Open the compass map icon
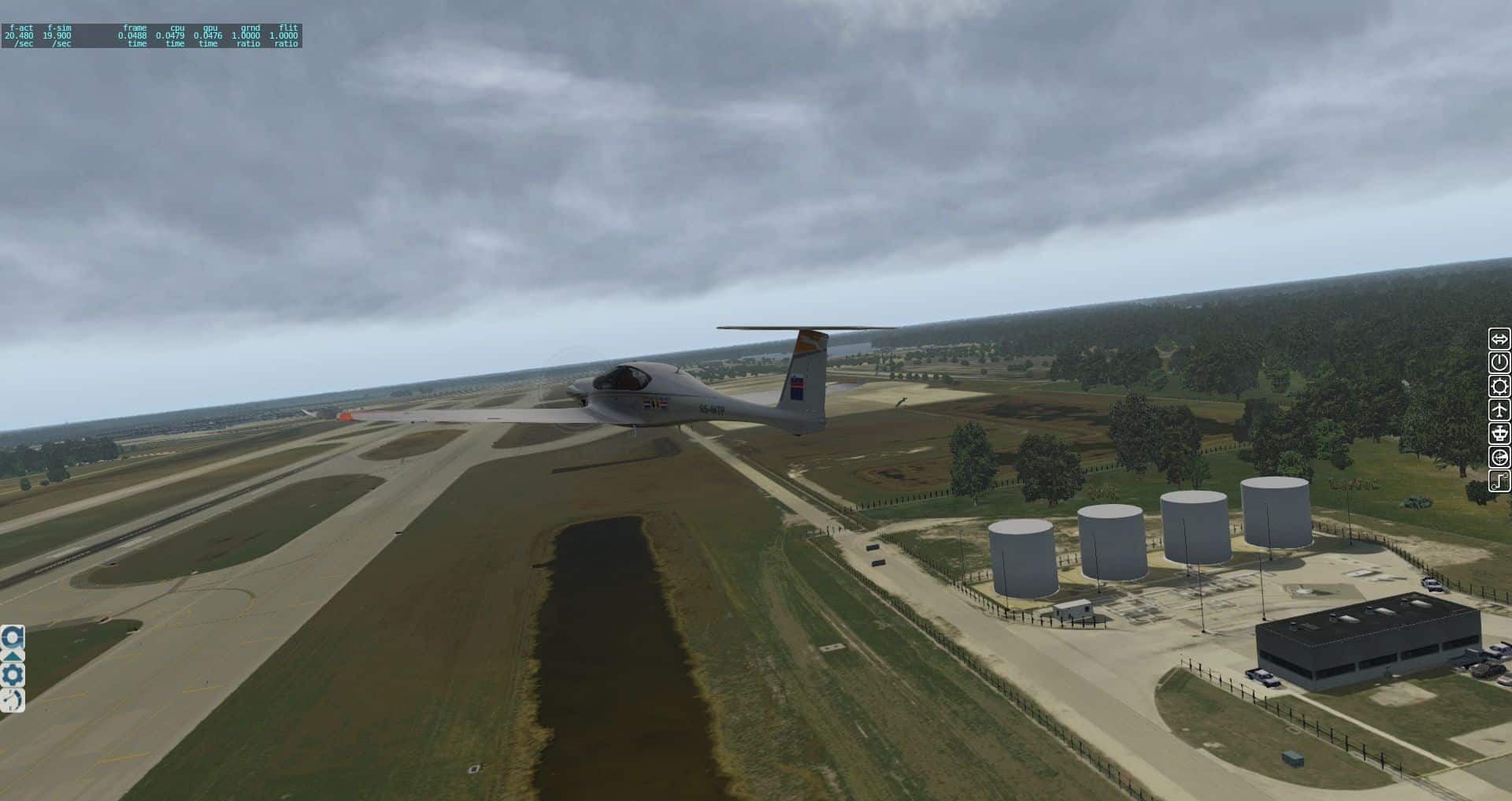 click(1499, 458)
